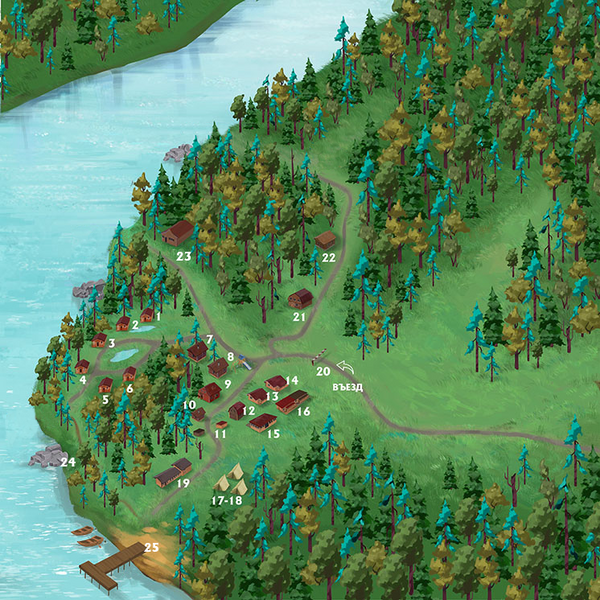Choose map marker 21
The width and height of the screenshot is (600, 600).
(x=298, y=317)
